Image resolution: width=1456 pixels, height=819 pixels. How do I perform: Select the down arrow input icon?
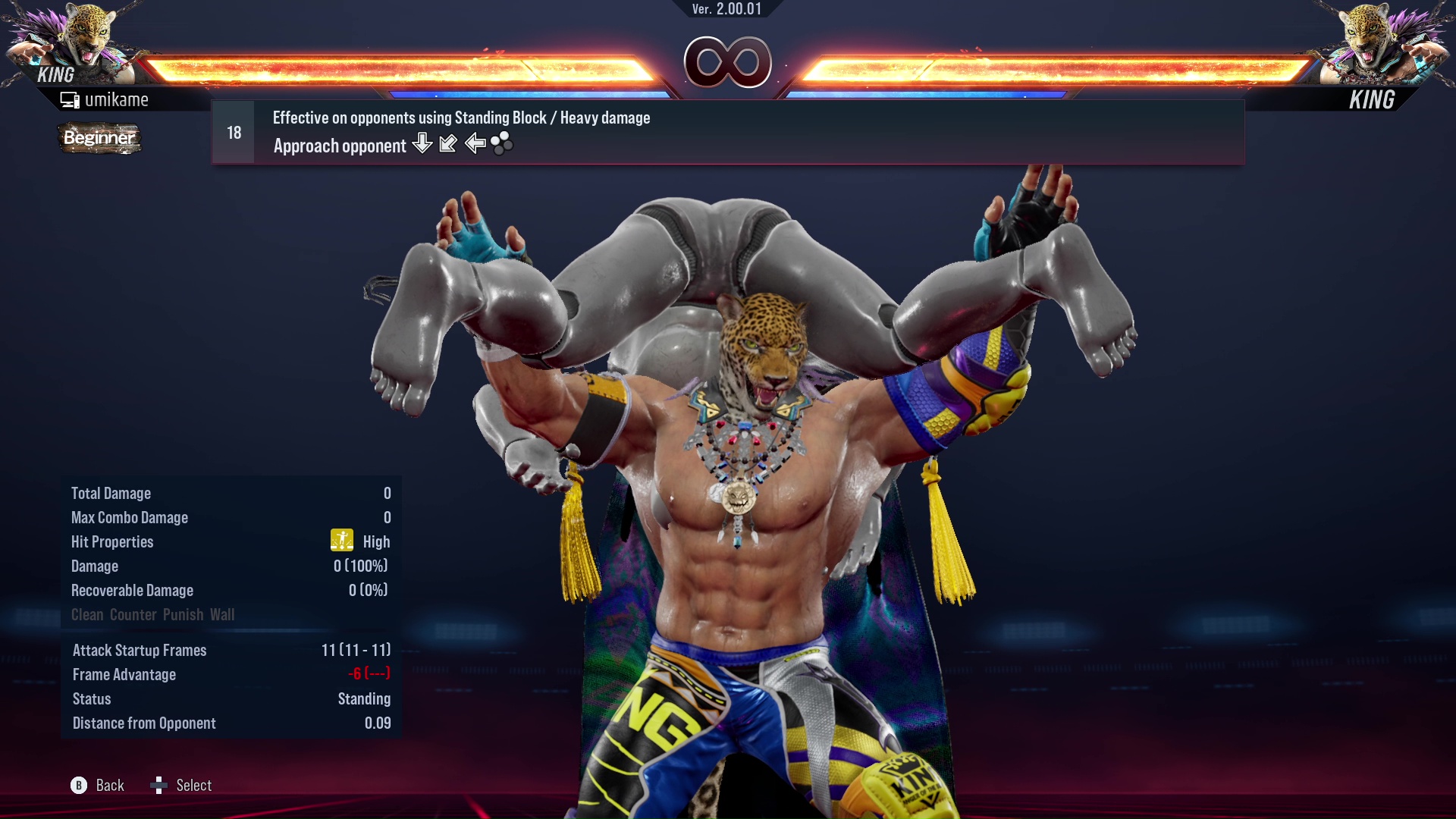click(x=422, y=144)
